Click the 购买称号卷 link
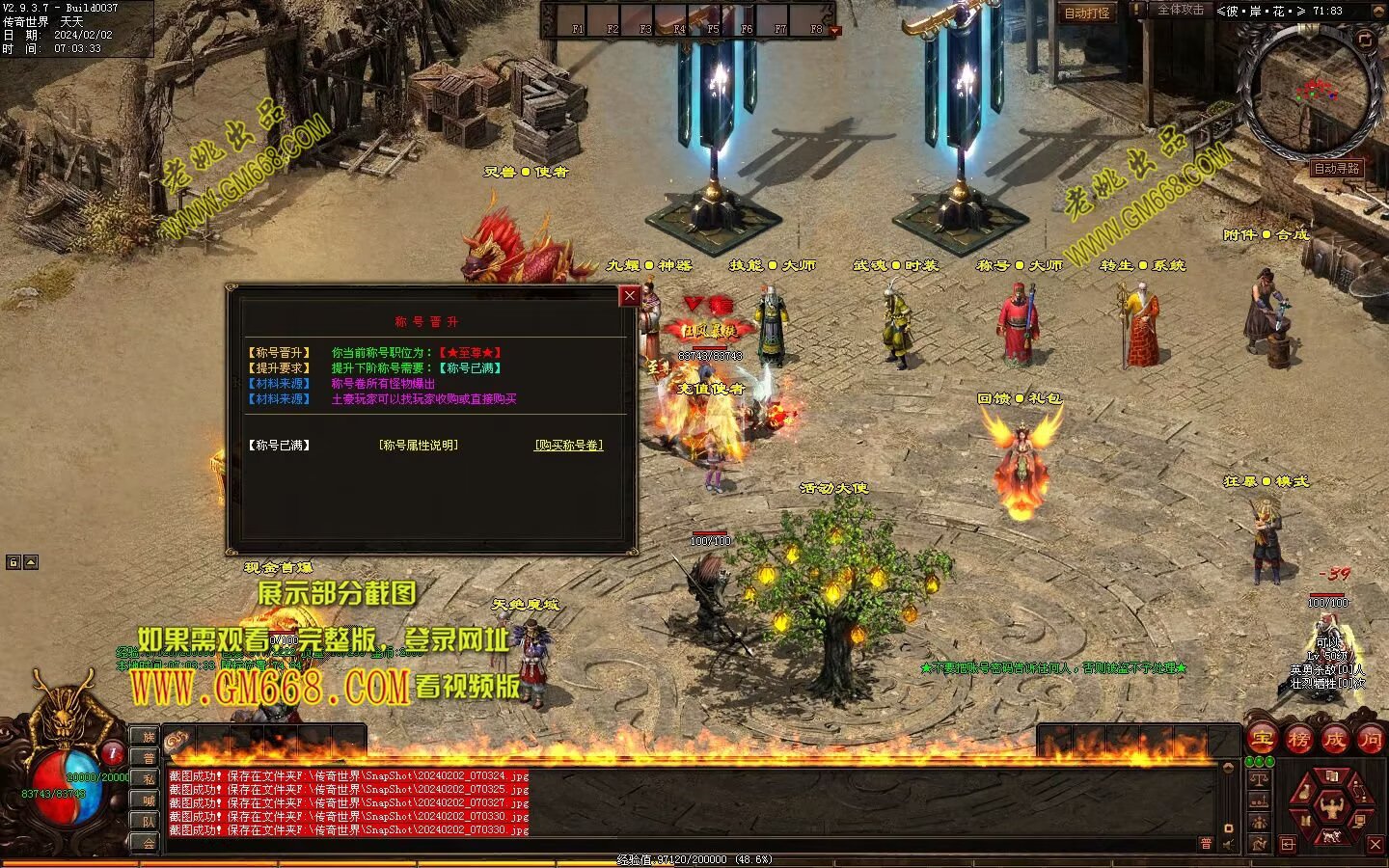The width and height of the screenshot is (1389, 868). [x=569, y=446]
